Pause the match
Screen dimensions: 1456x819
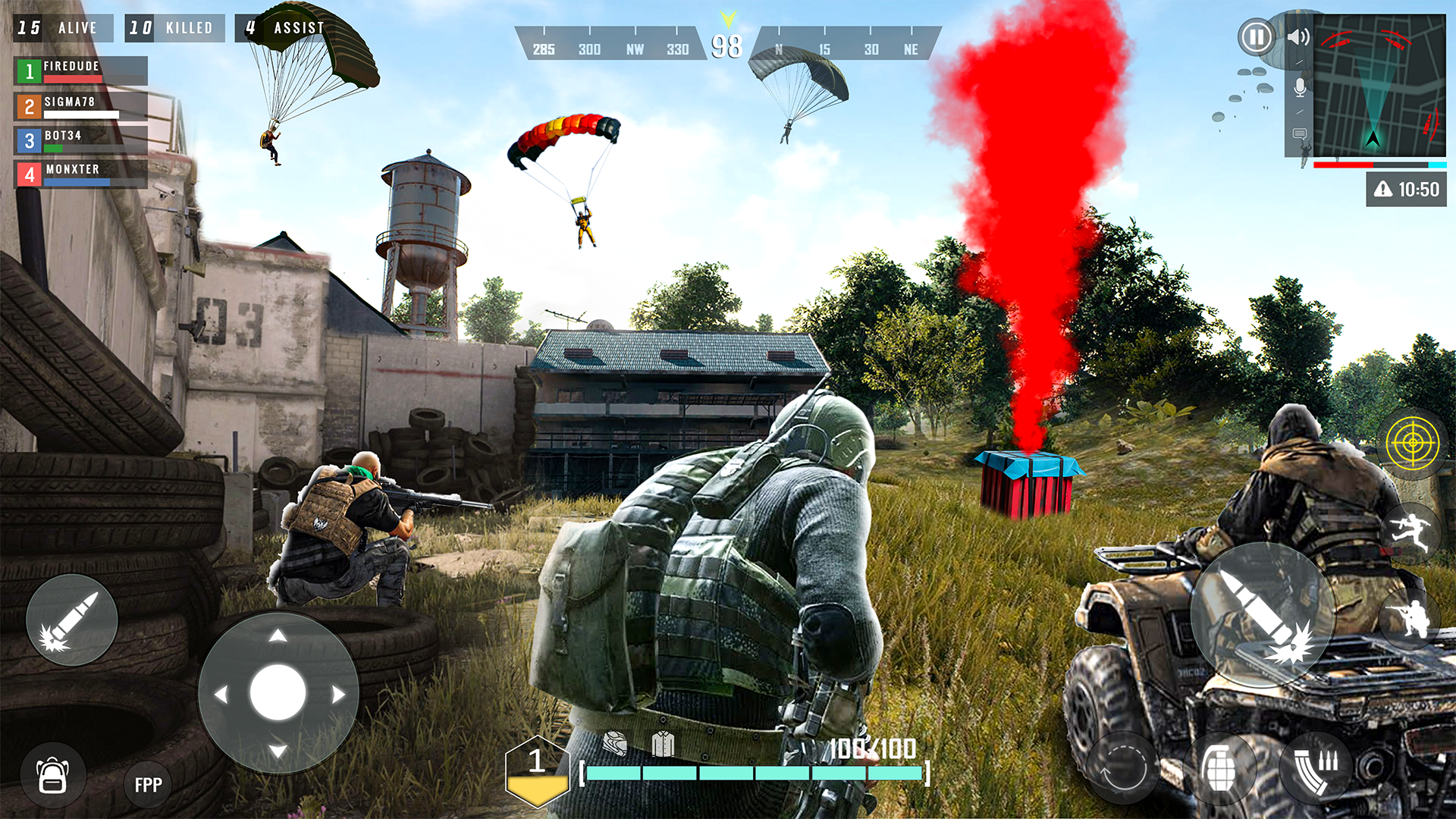click(1255, 35)
